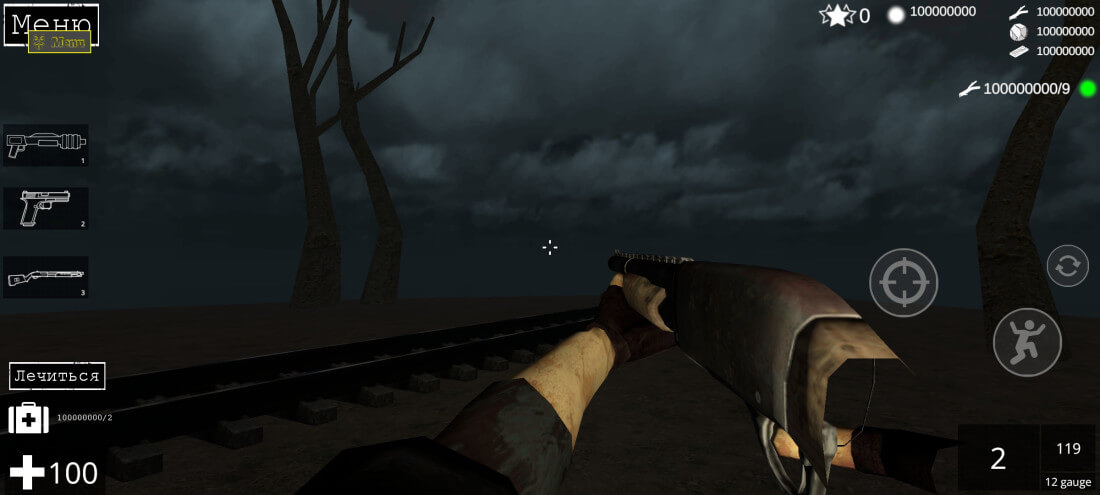This screenshot has height=495, width=1100.
Task: Use the first aid kit icon
Action: pos(28,418)
